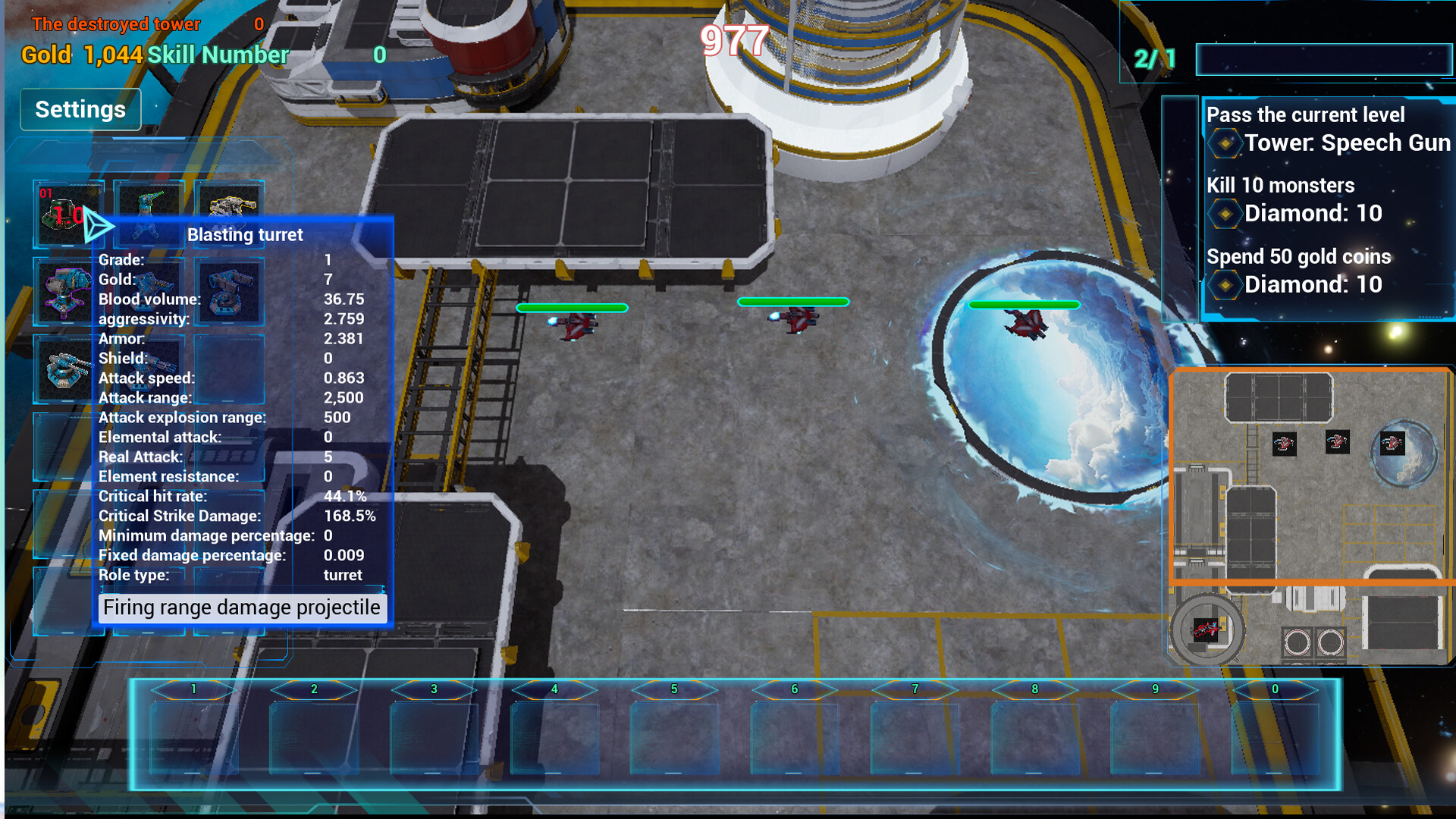Select the blue minigun turret icon
This screenshot has width=1456, height=819.
click(x=149, y=372)
